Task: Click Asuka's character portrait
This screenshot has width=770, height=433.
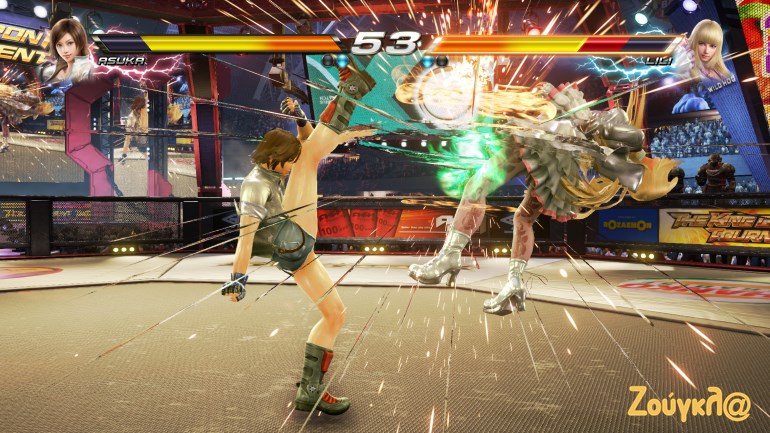Action: (x=68, y=44)
